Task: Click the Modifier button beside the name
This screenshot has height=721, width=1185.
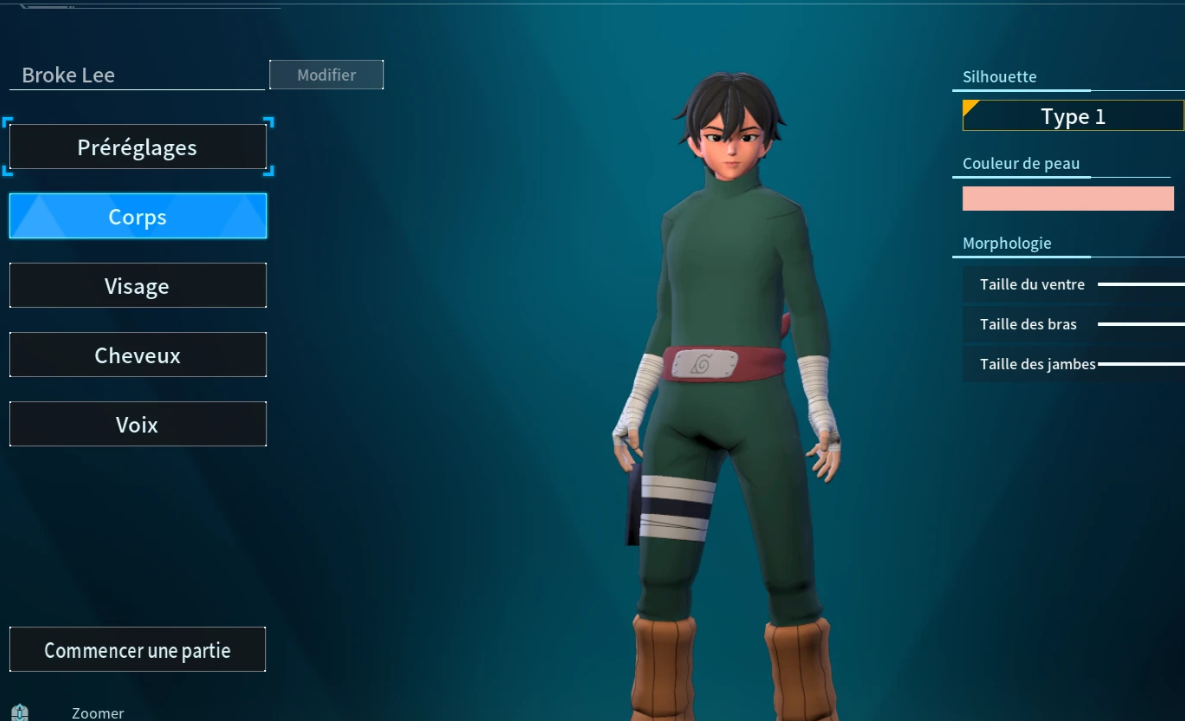Action: point(326,75)
